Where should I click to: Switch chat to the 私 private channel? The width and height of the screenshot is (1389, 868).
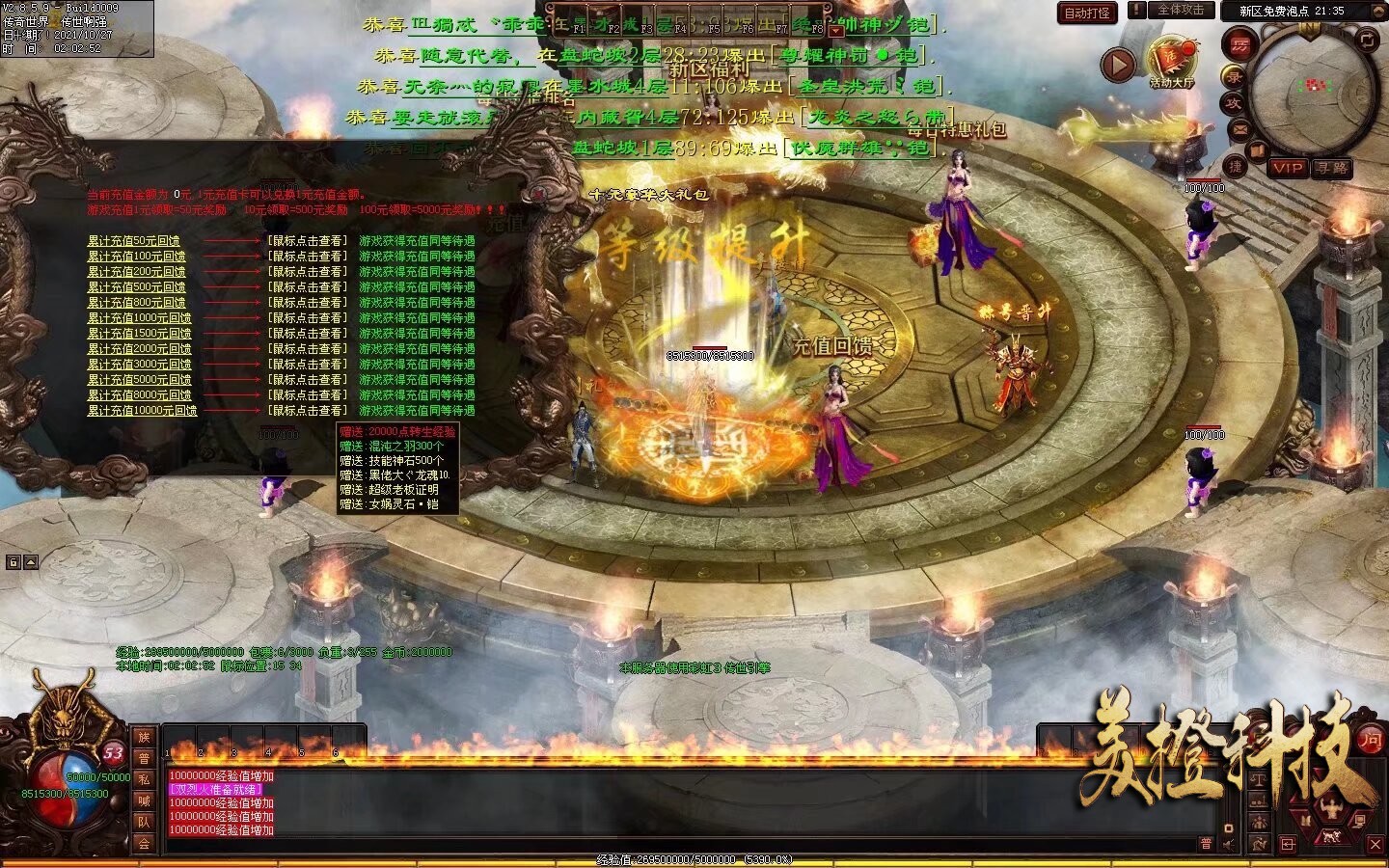point(144,779)
